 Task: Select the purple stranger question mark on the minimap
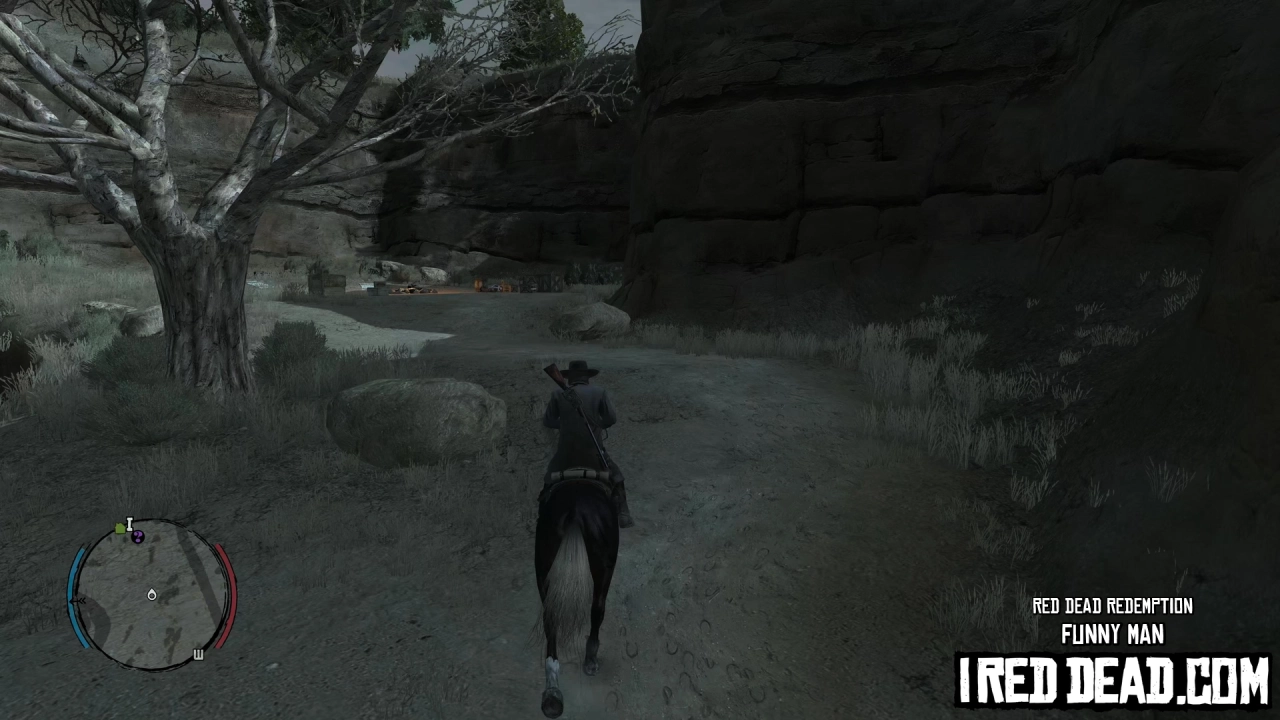pos(138,536)
